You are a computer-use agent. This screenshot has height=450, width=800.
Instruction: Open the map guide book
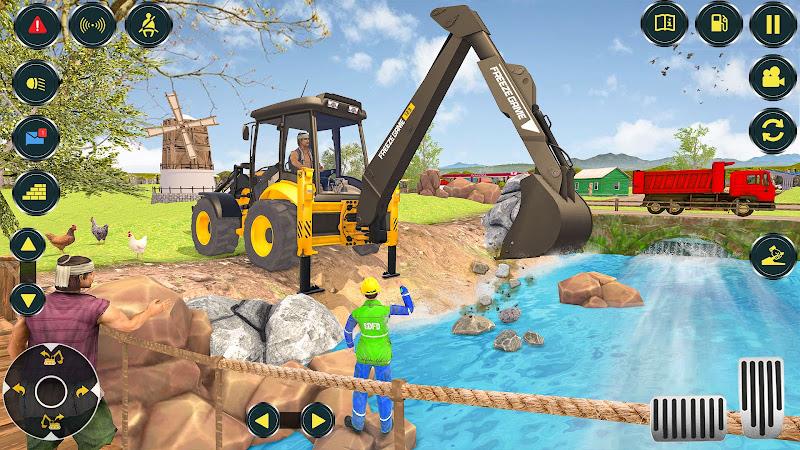click(662, 22)
